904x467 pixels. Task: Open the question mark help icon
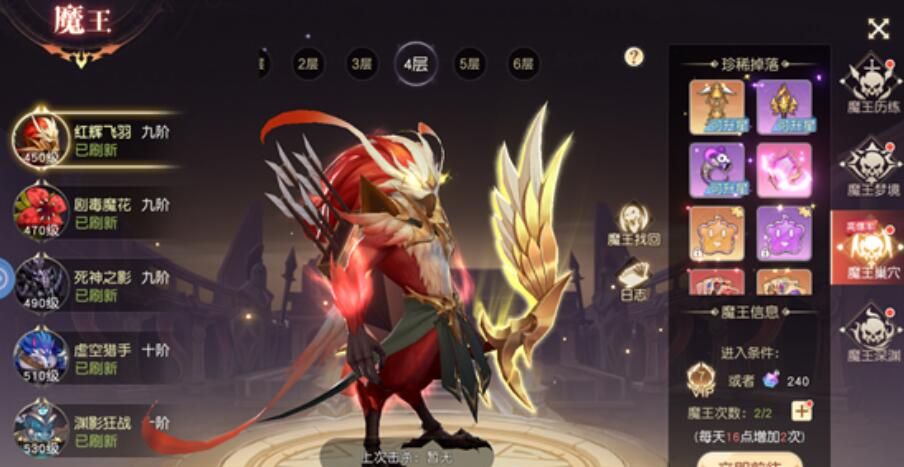coord(634,57)
